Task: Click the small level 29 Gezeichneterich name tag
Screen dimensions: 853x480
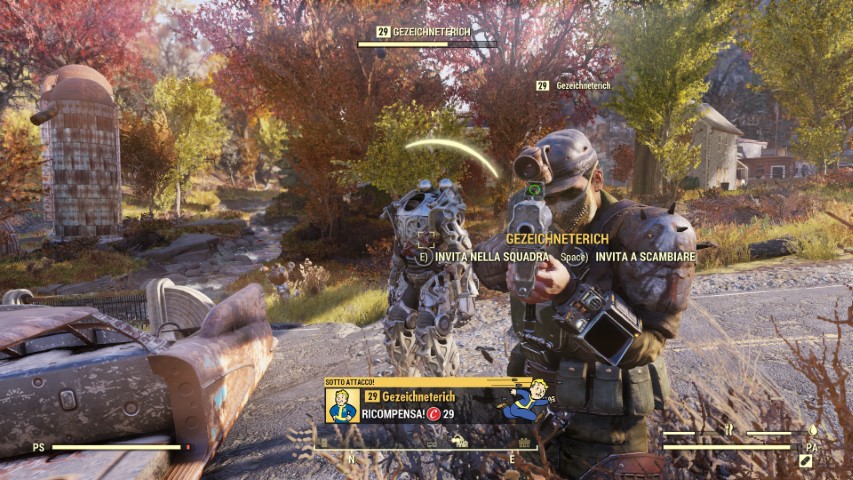Action: click(574, 87)
